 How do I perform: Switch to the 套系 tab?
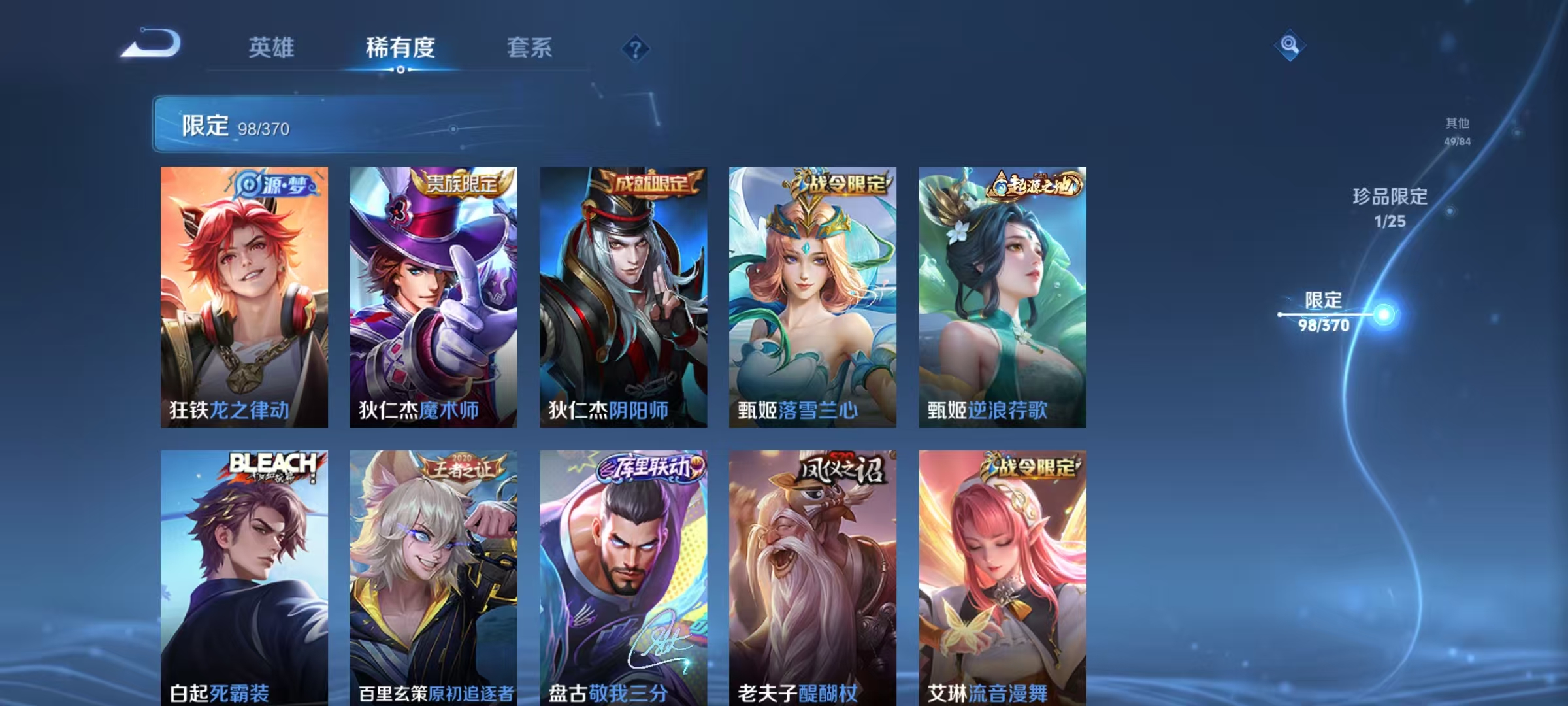[x=531, y=47]
